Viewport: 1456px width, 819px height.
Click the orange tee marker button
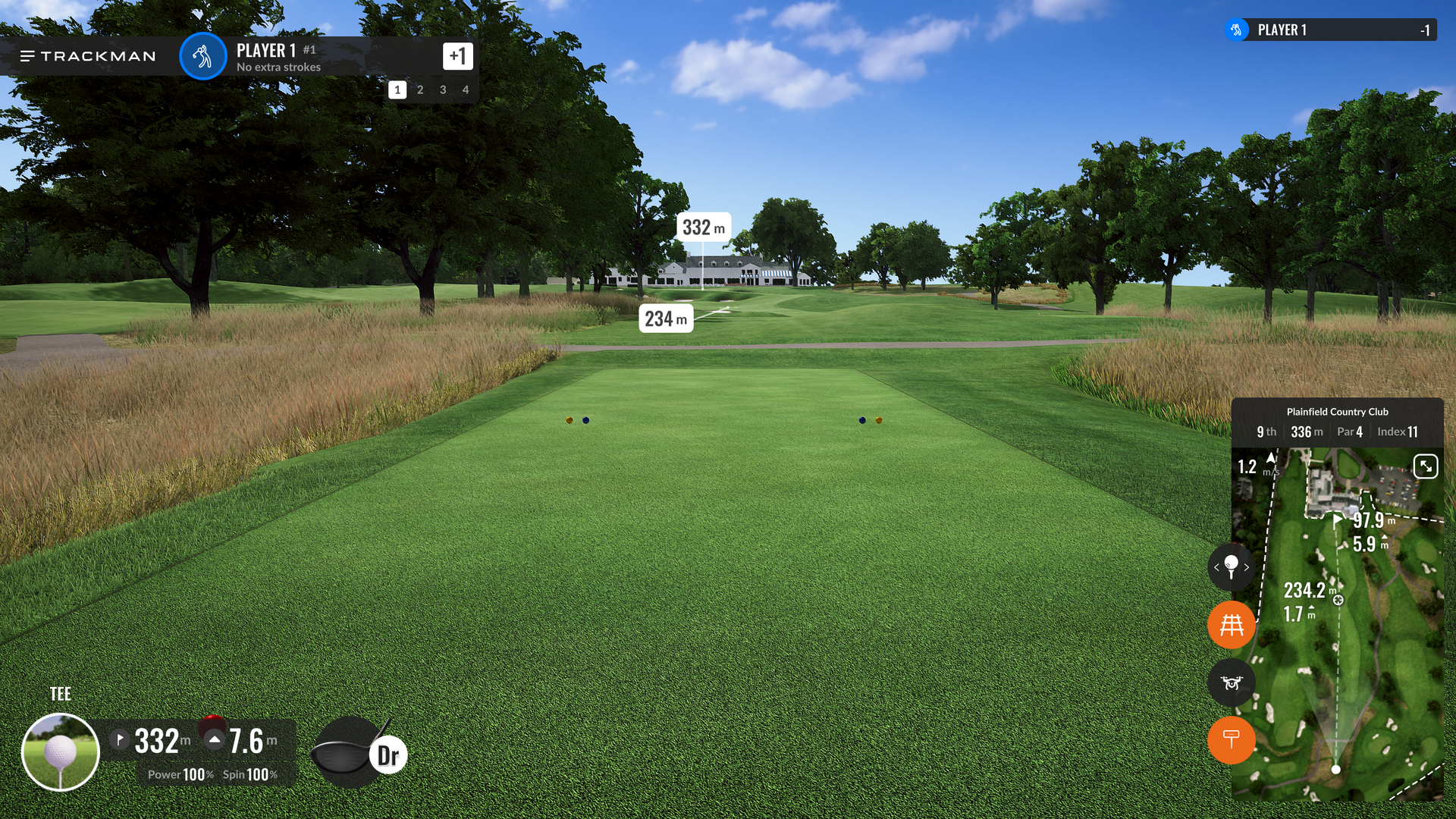[x=1231, y=739]
